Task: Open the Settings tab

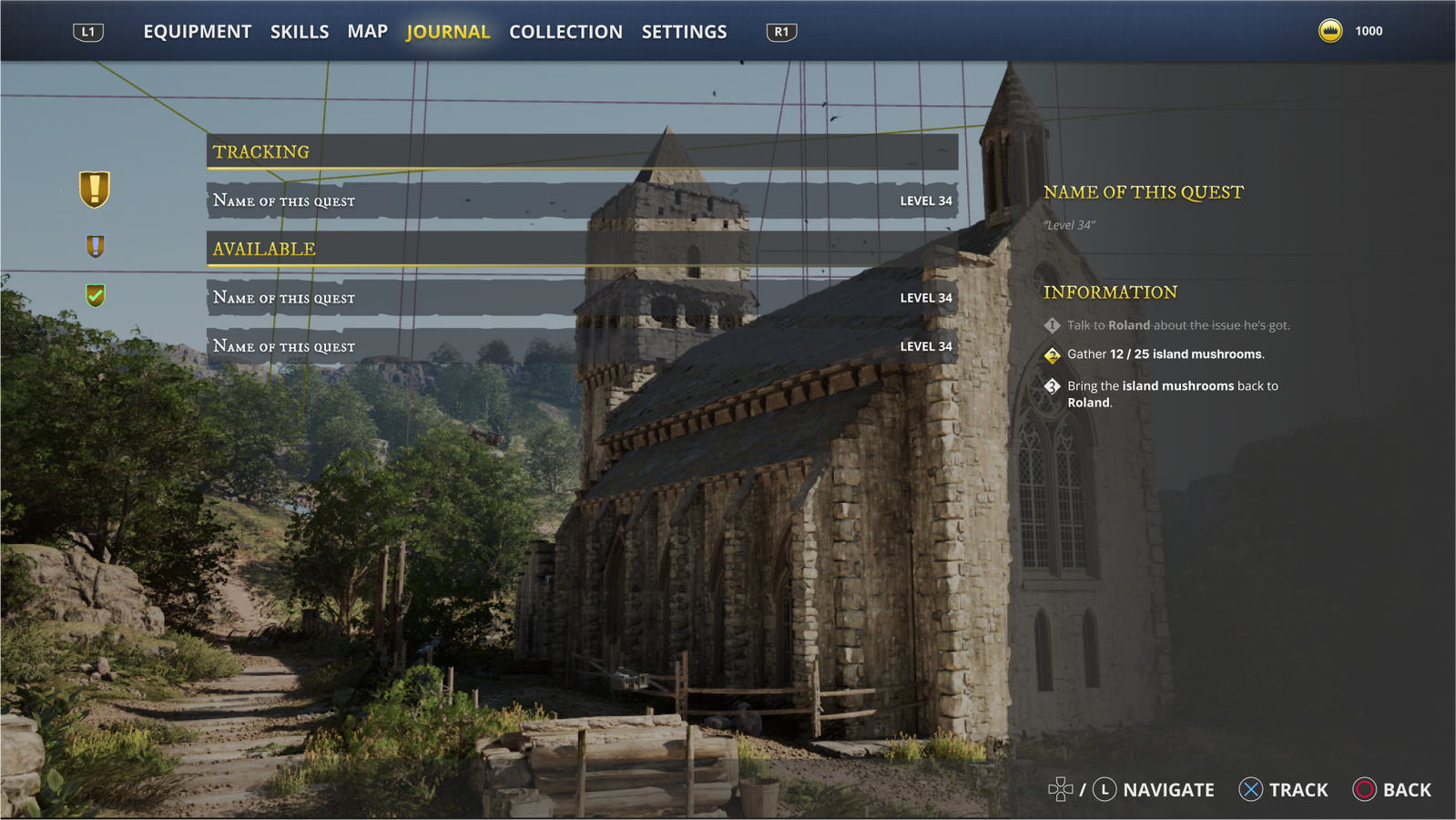Action: 684,32
